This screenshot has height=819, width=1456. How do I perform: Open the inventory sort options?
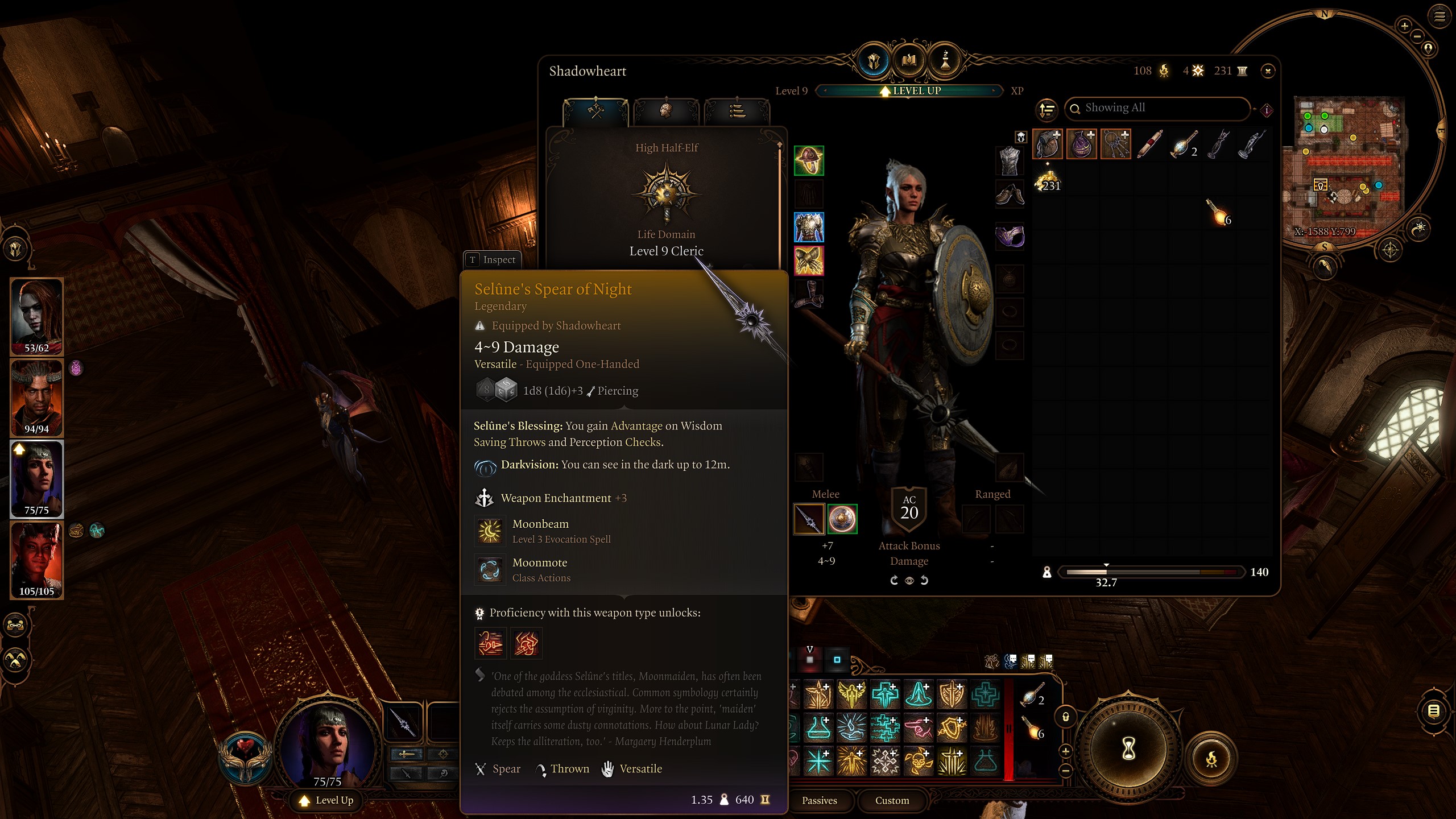coord(1047,109)
